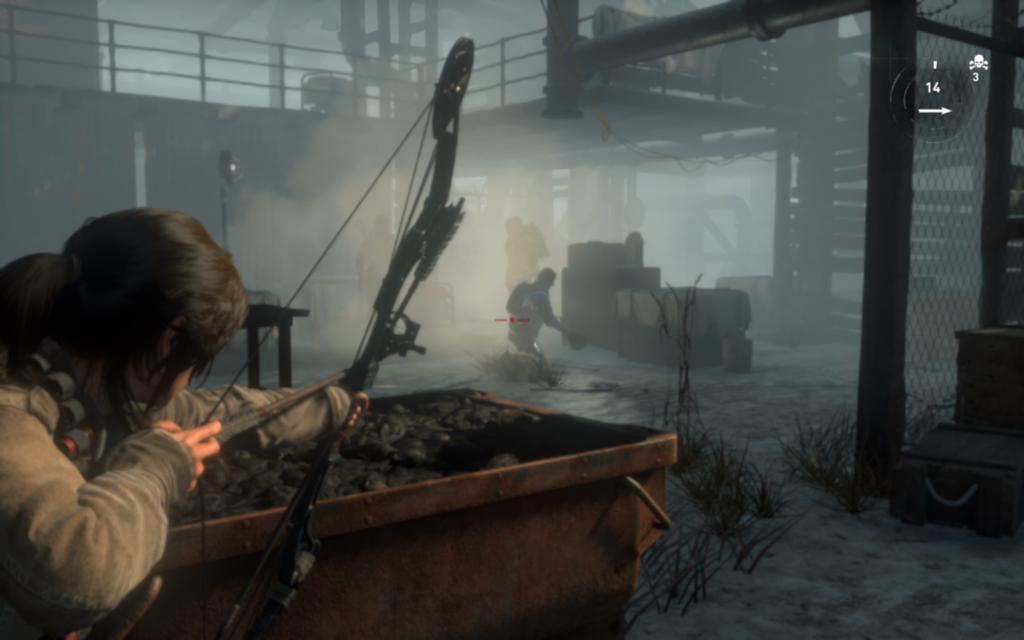The image size is (1024, 640).
Task: Click the arrow weapon icon in HUD
Action: pos(934,111)
